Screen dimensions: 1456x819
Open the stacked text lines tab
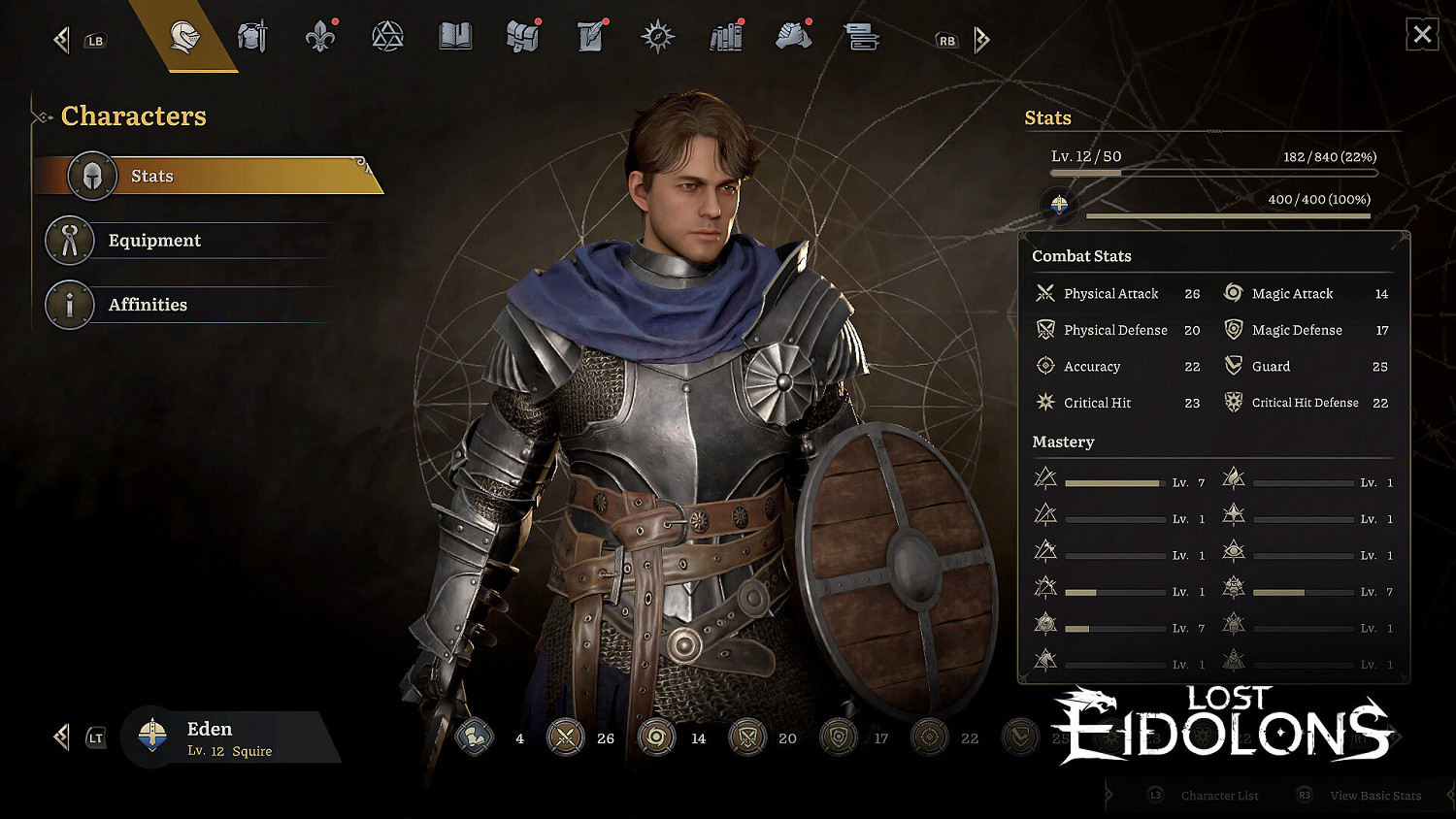pos(861,38)
